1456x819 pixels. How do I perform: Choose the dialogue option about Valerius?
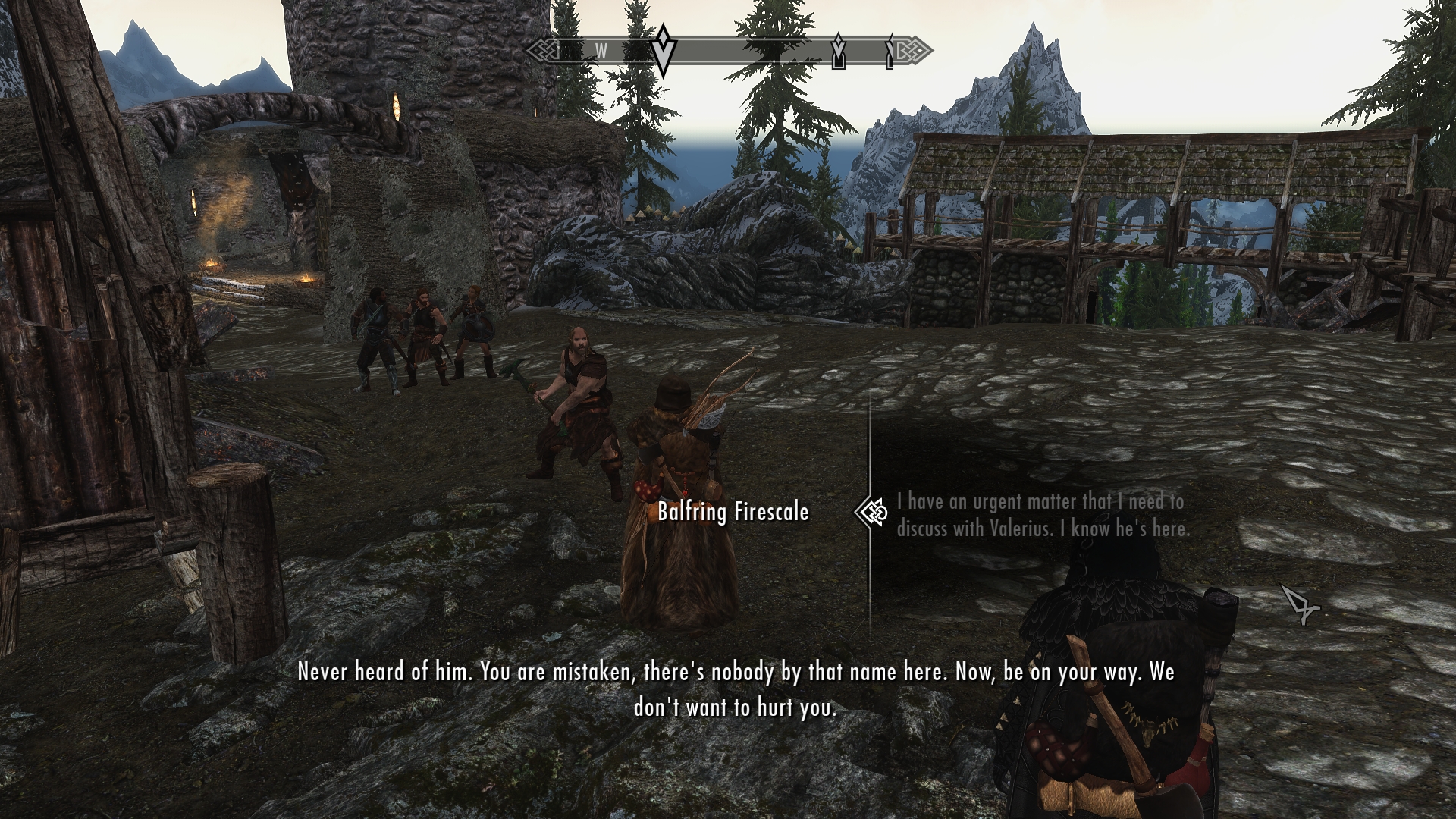pos(1043,515)
